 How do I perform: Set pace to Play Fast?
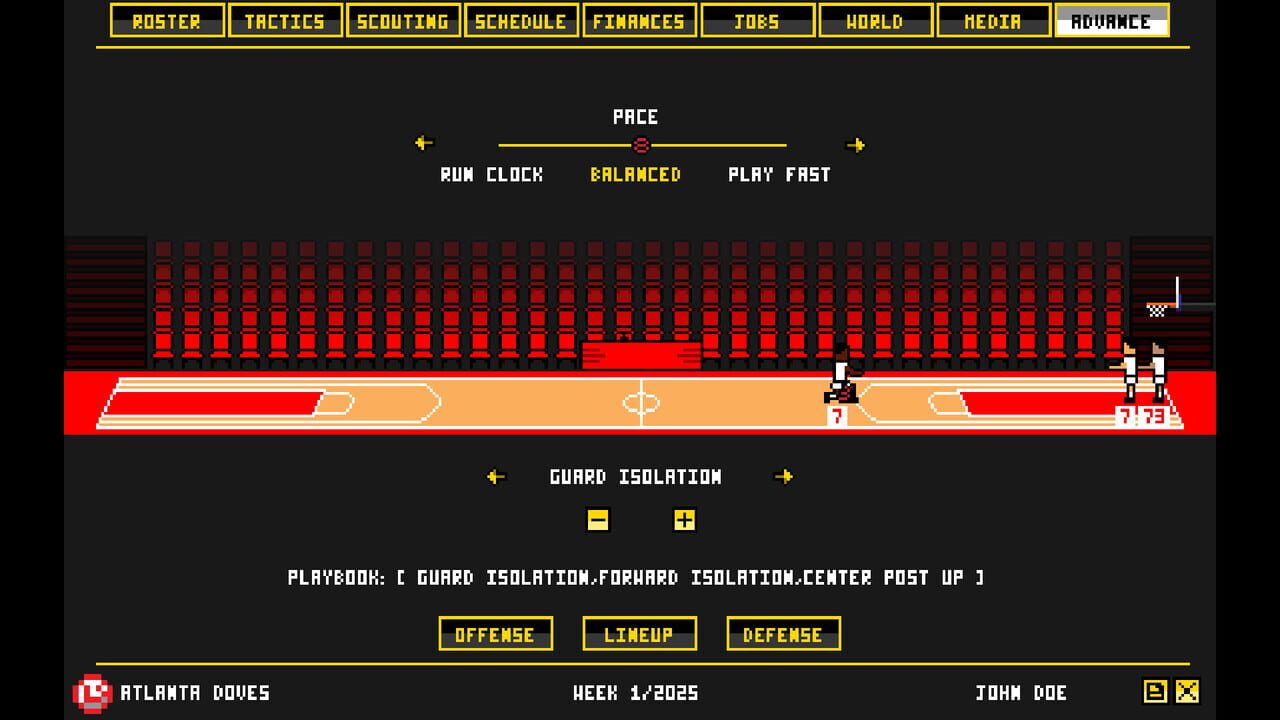pos(778,174)
